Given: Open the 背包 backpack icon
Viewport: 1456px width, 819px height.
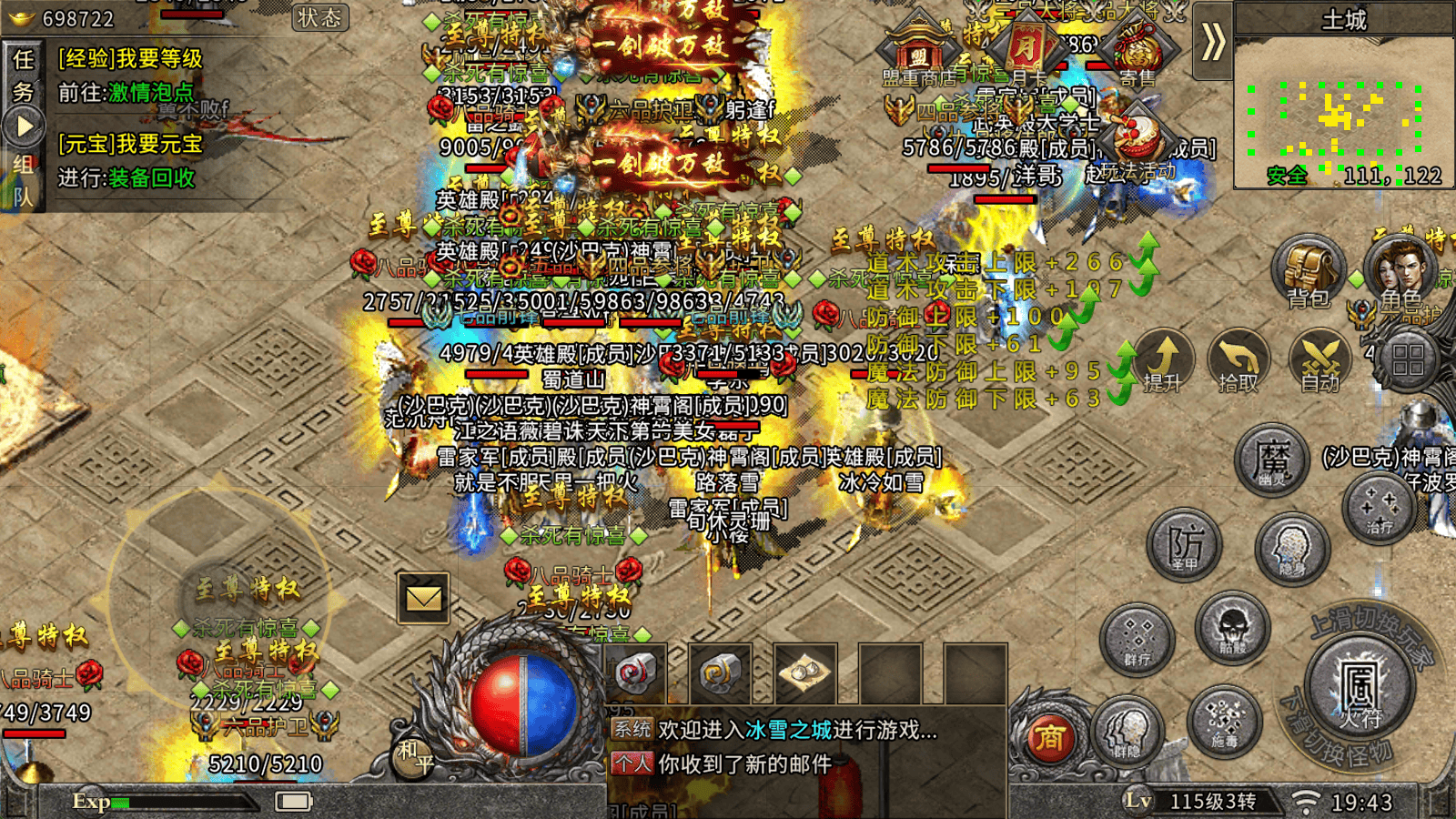Looking at the screenshot, I should [x=1308, y=270].
